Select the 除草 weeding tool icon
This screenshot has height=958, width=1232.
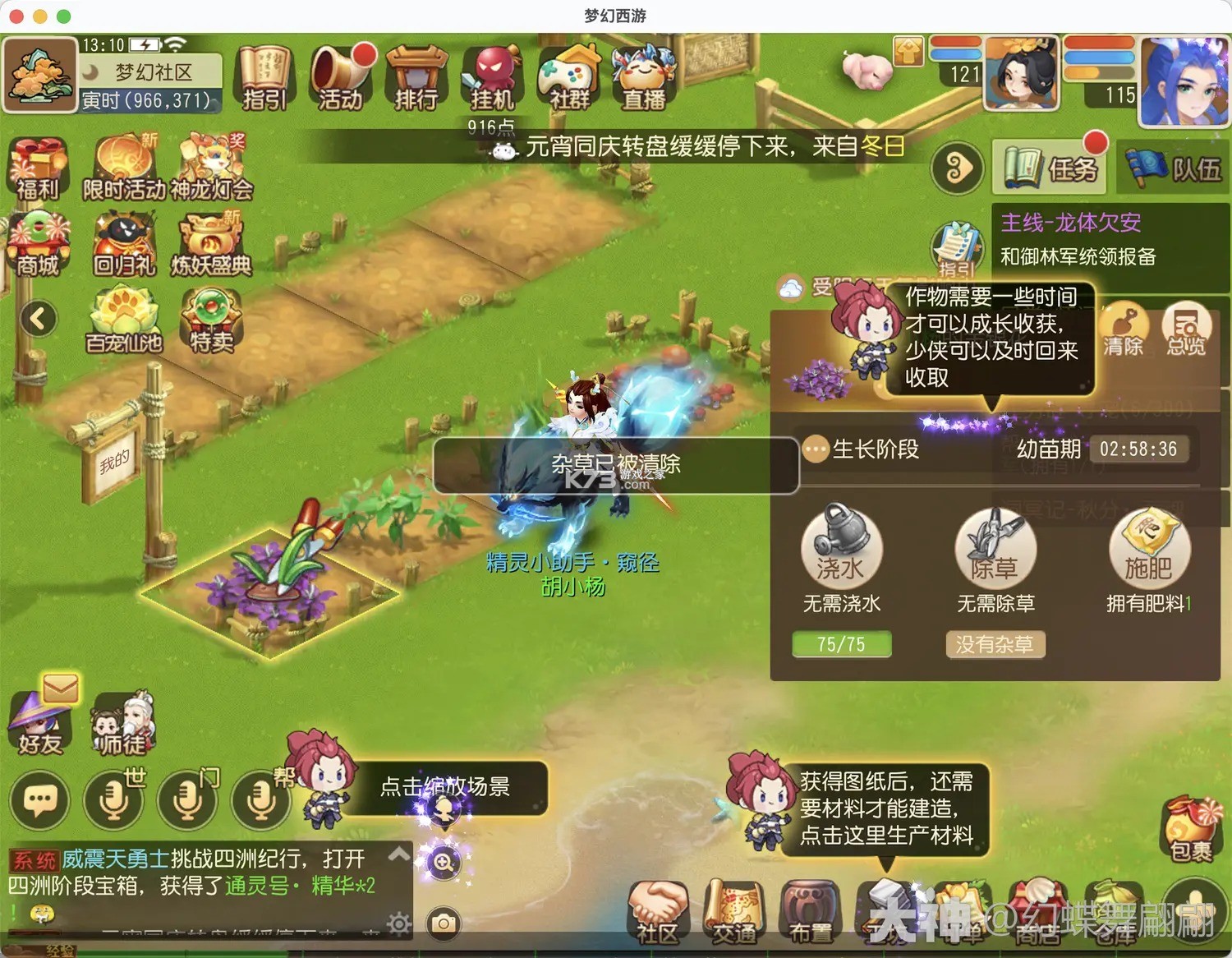click(994, 549)
